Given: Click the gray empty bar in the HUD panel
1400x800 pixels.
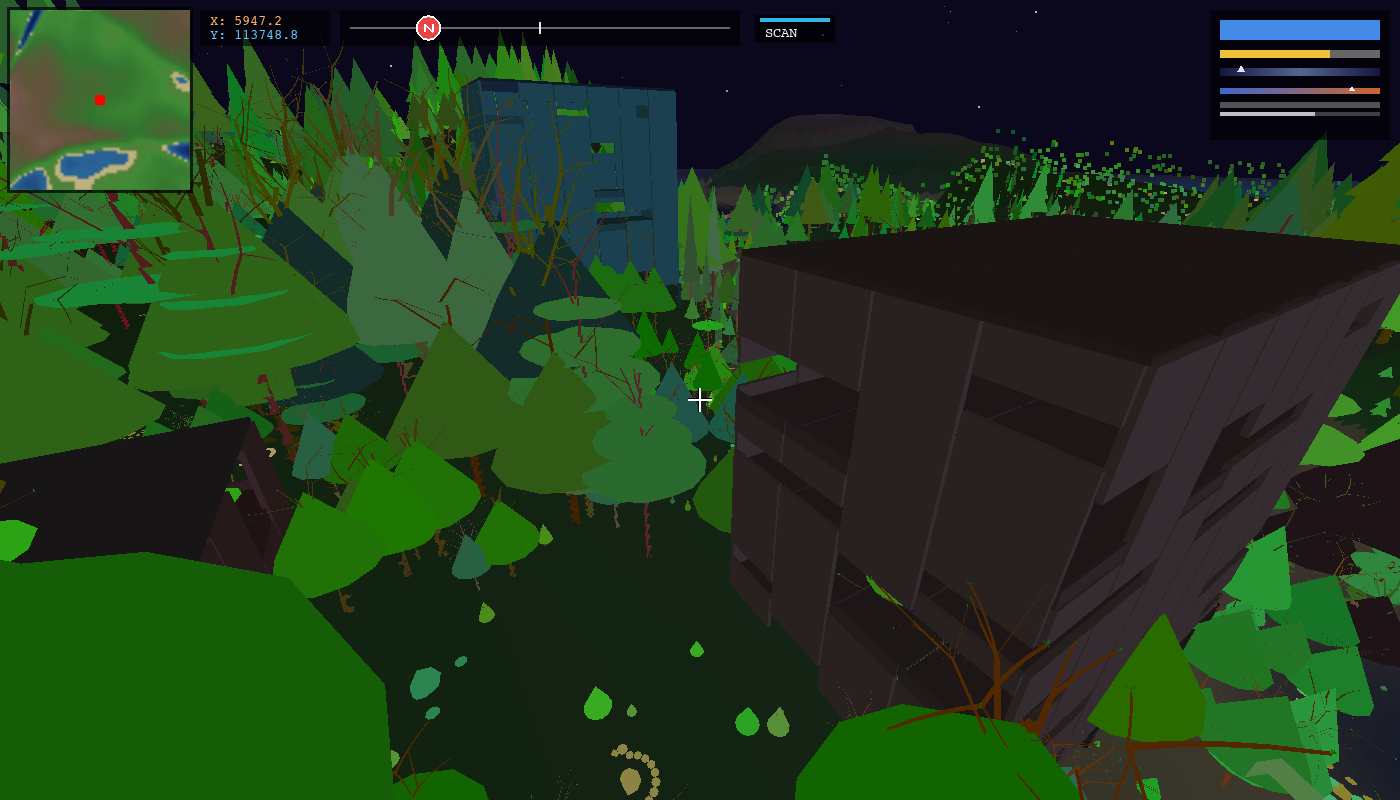Looking at the screenshot, I should coord(1299,105).
